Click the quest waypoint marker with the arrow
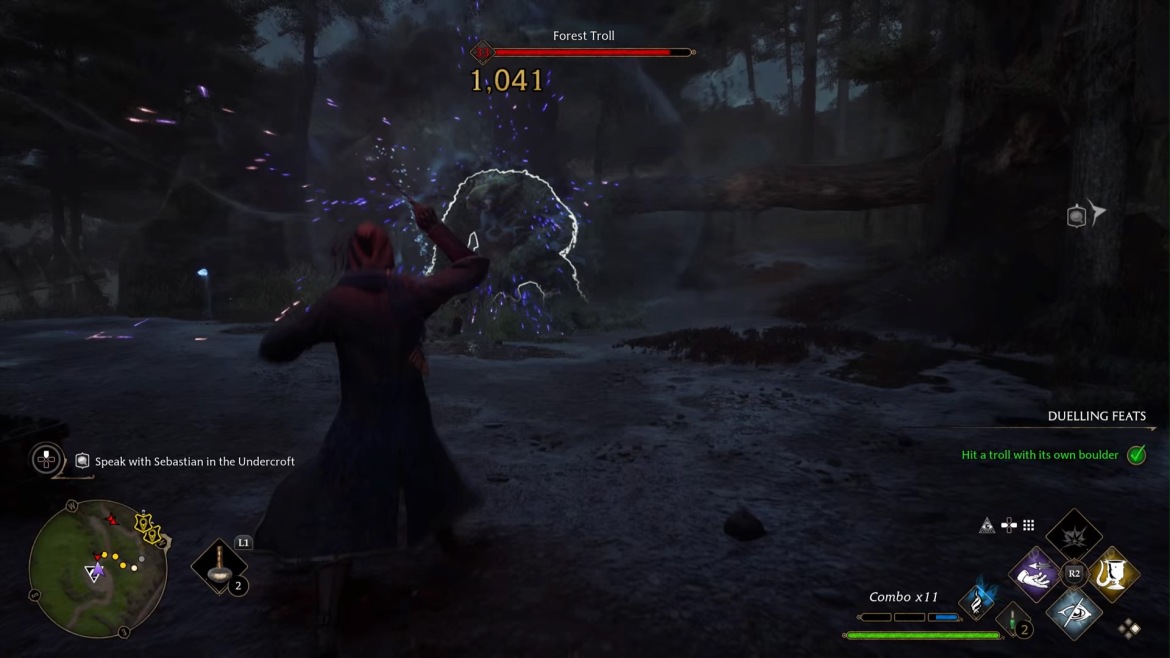The width and height of the screenshot is (1170, 658). (x=1085, y=215)
